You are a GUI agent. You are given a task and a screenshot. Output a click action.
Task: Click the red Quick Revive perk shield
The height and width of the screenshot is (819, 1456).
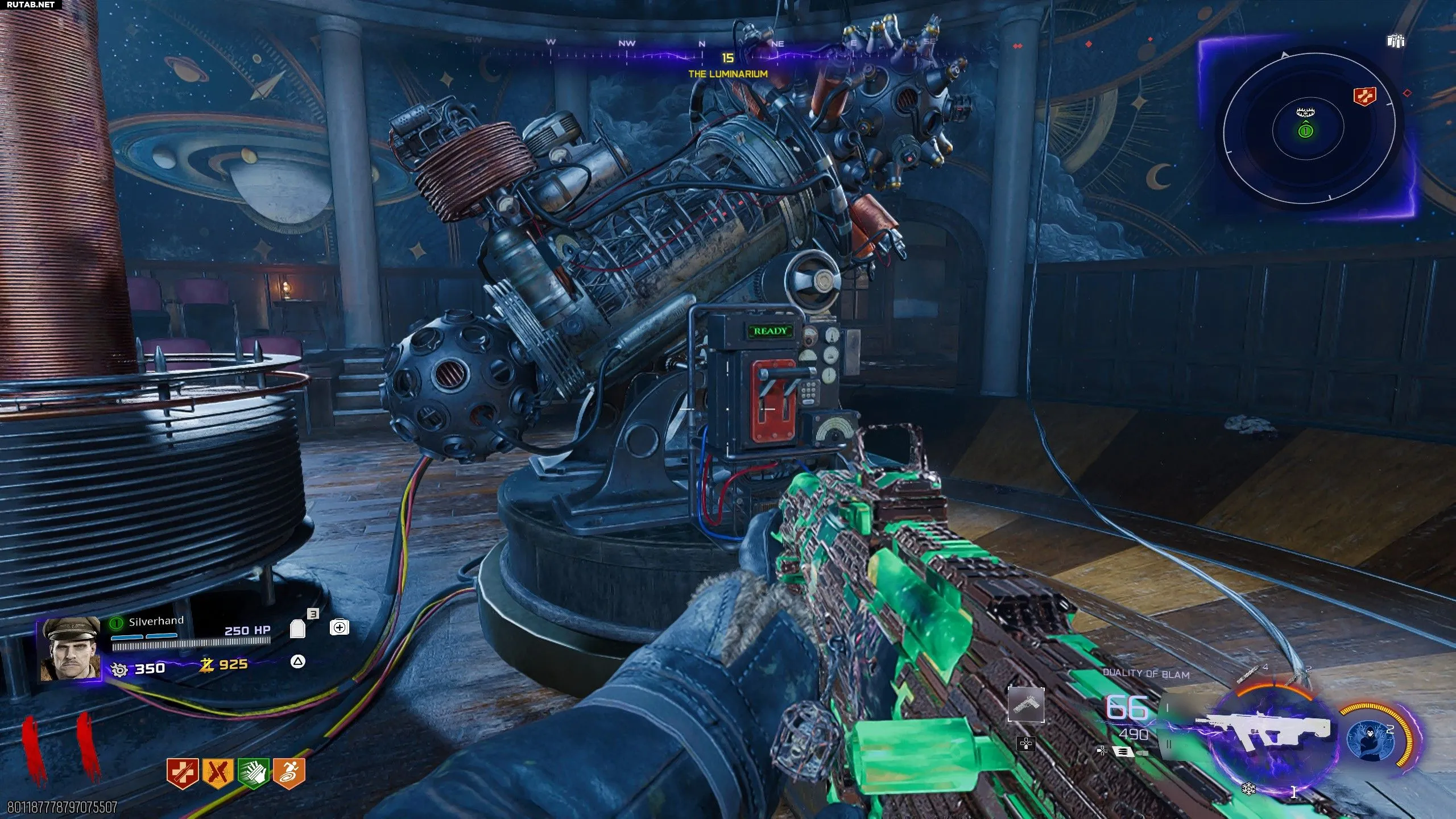coord(182,773)
